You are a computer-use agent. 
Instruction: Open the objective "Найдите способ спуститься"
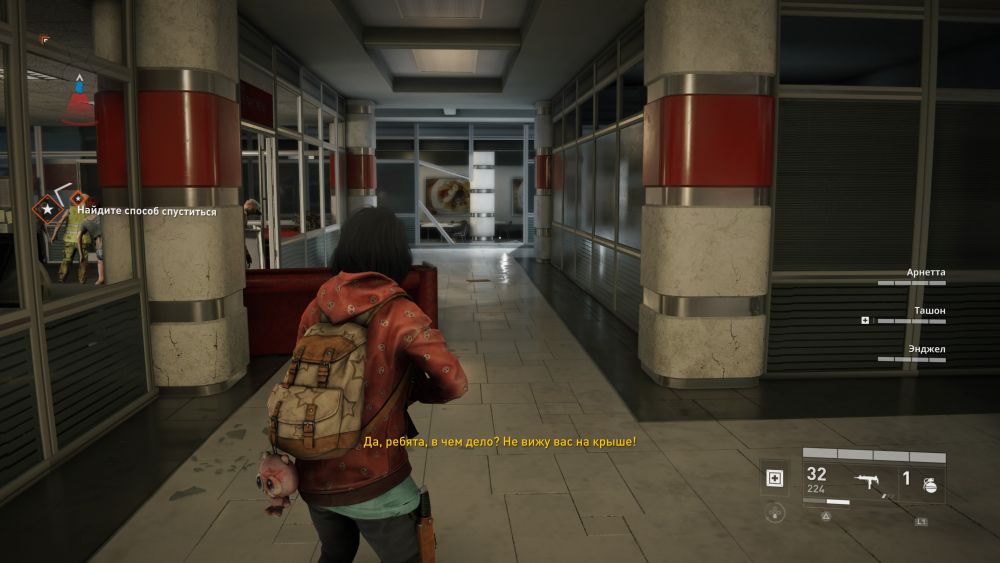click(149, 211)
